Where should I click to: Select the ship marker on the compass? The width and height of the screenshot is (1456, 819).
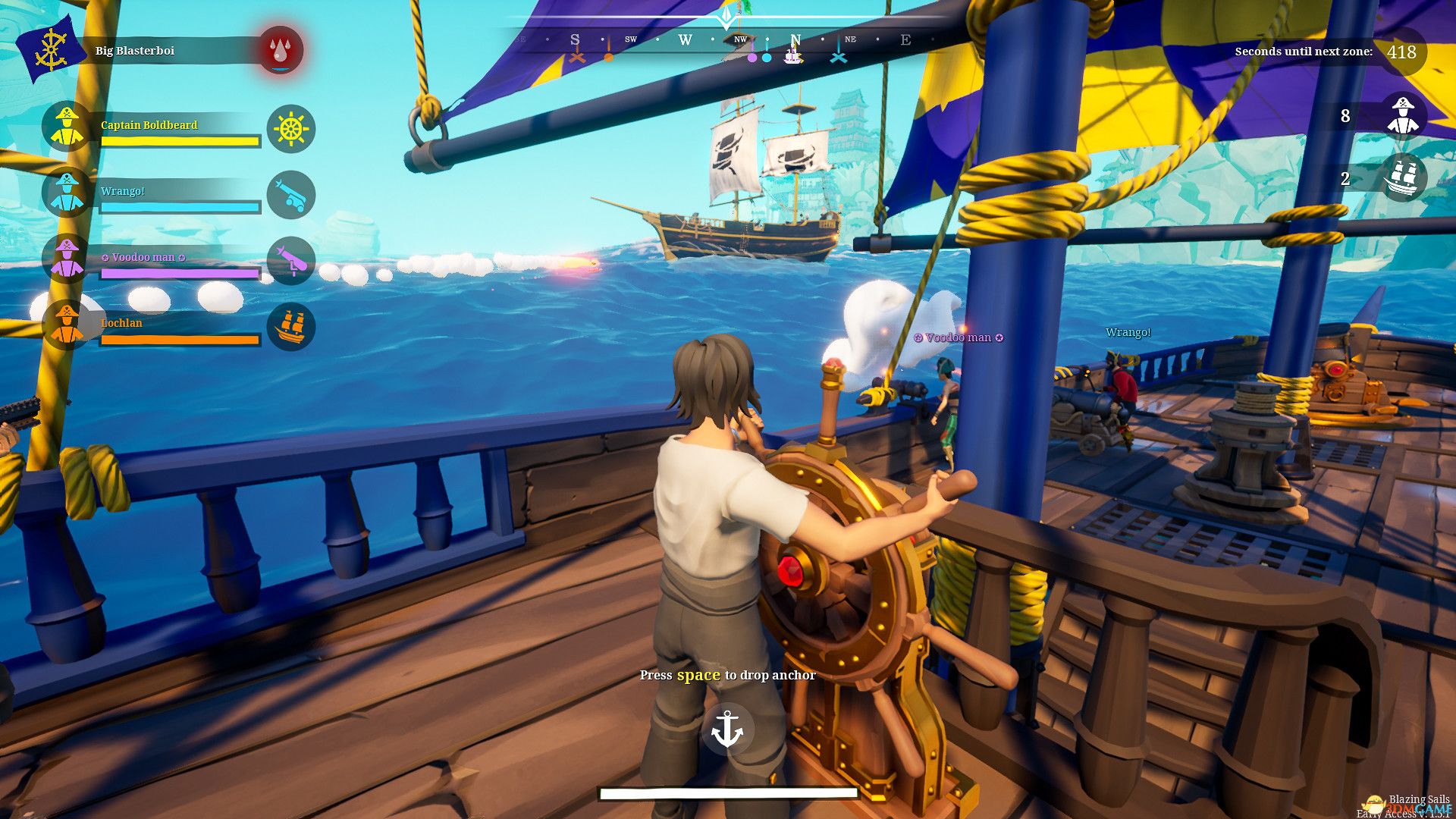793,57
